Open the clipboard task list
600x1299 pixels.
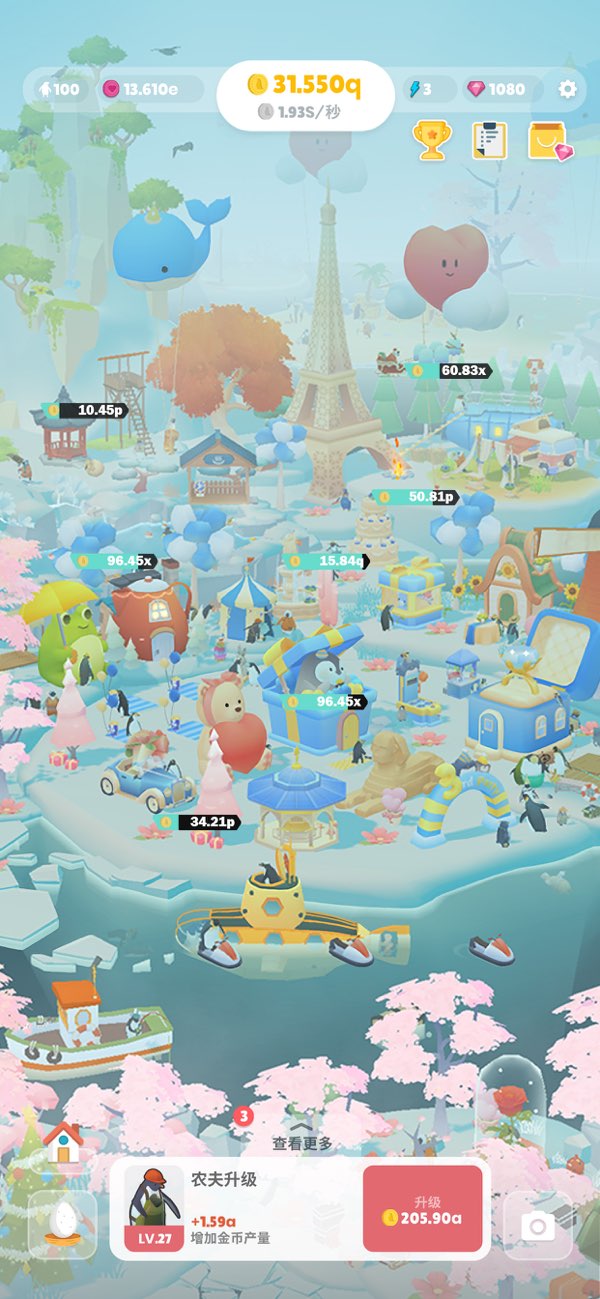coord(489,140)
